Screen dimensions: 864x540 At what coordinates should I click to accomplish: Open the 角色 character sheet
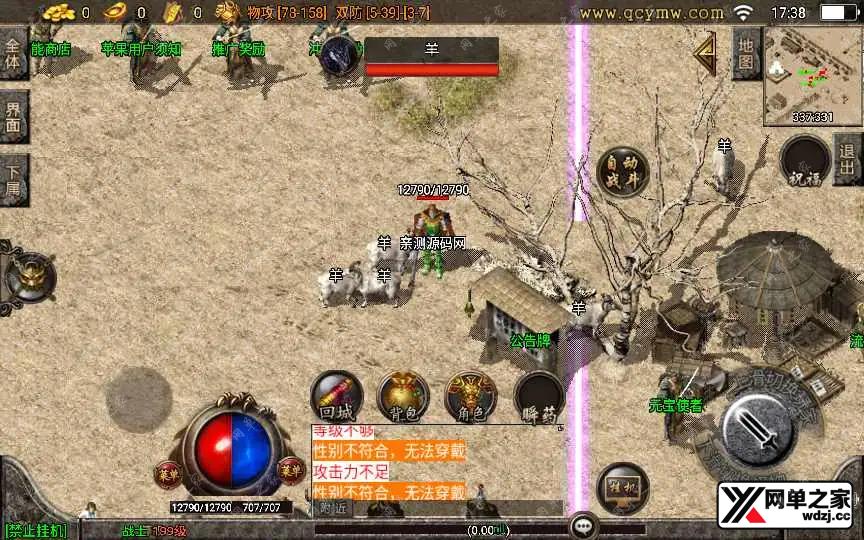point(470,395)
